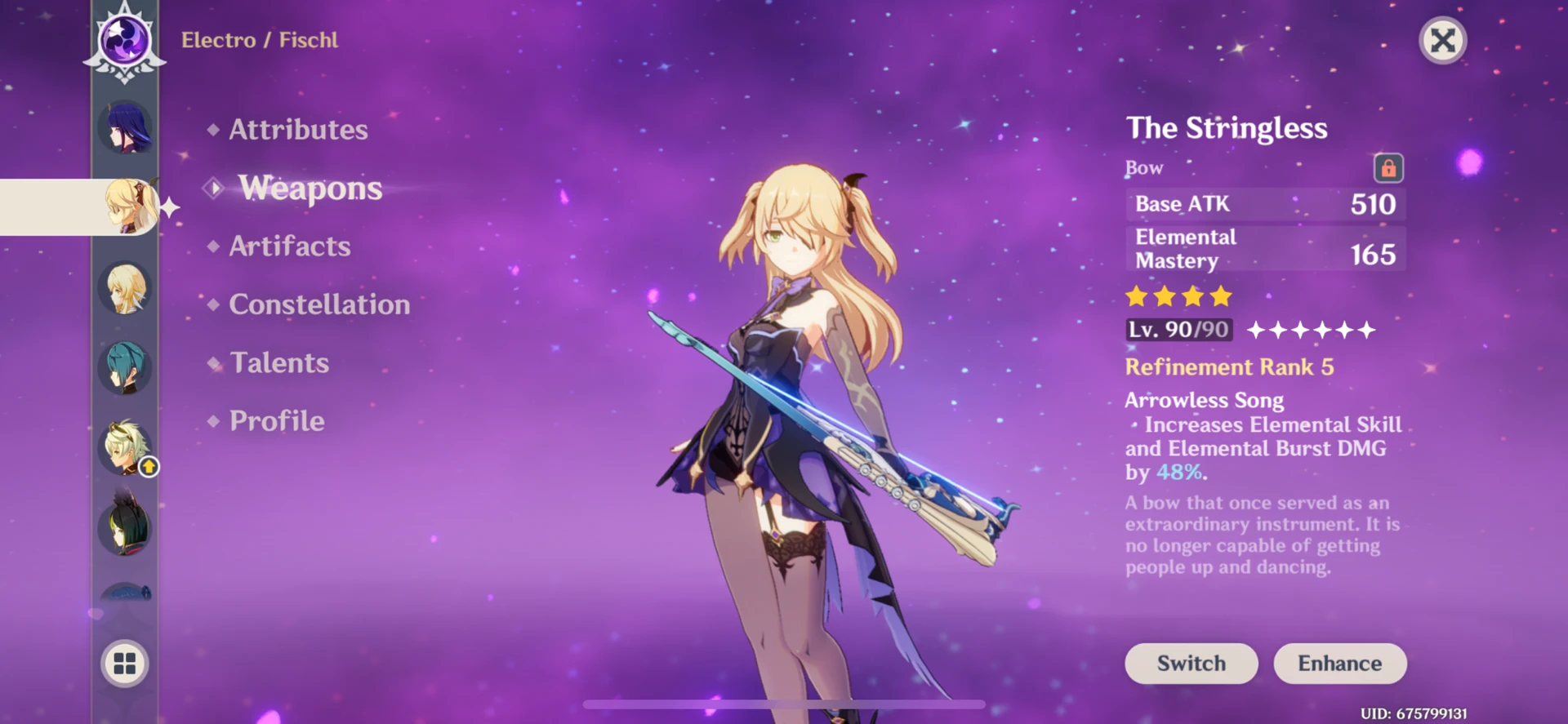Toggle the lock on The Stringless
1568x724 pixels.
pyautogui.click(x=1388, y=167)
